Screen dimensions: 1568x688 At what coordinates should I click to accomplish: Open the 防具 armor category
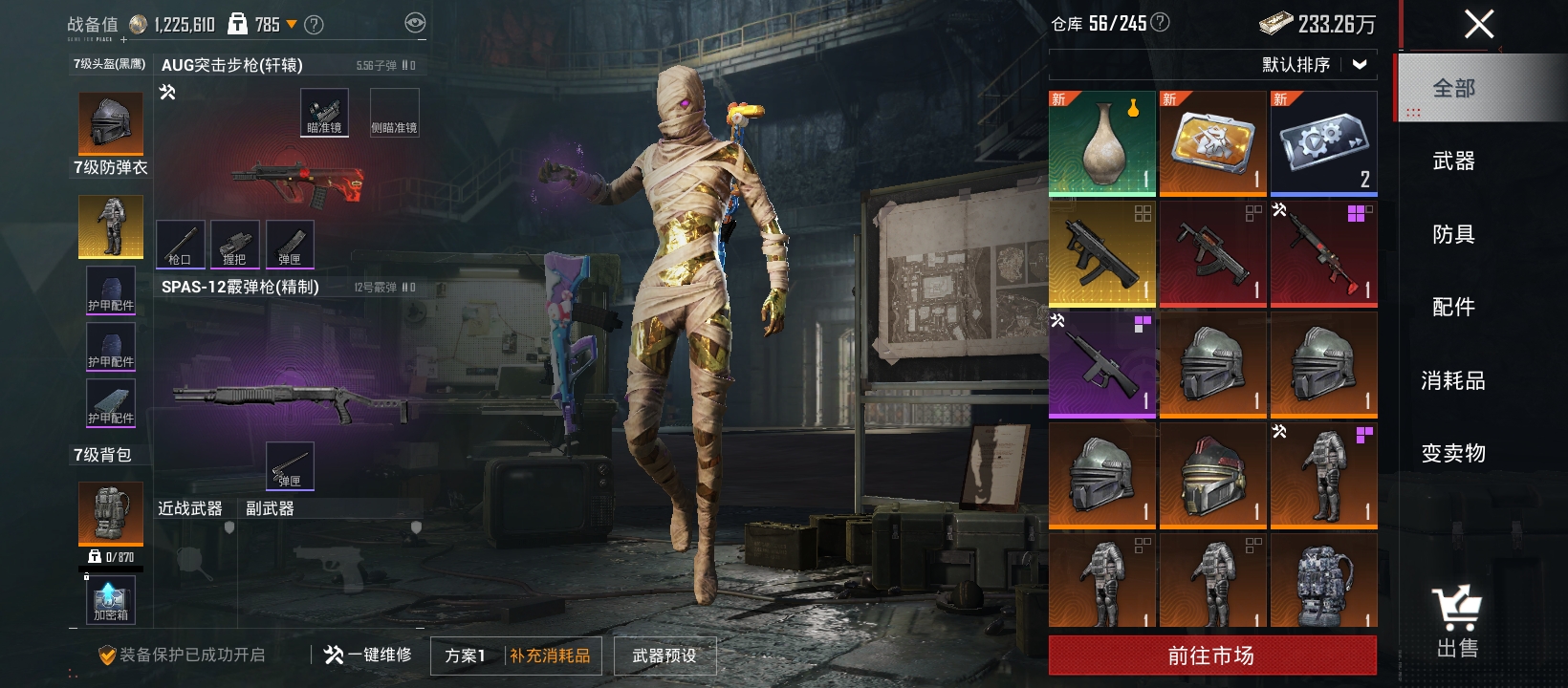click(1453, 234)
